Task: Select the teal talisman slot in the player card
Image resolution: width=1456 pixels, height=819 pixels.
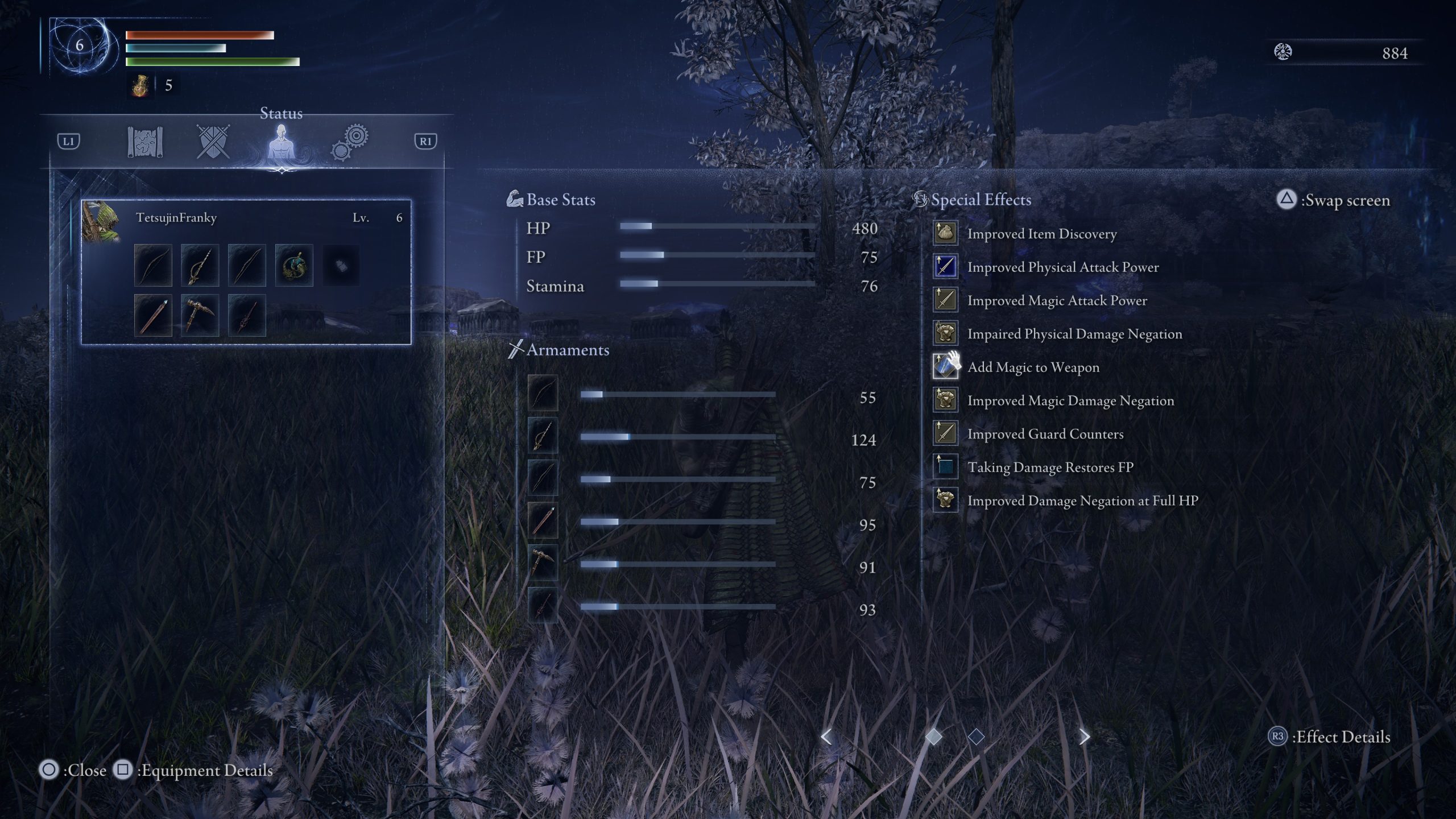Action: coord(294,265)
